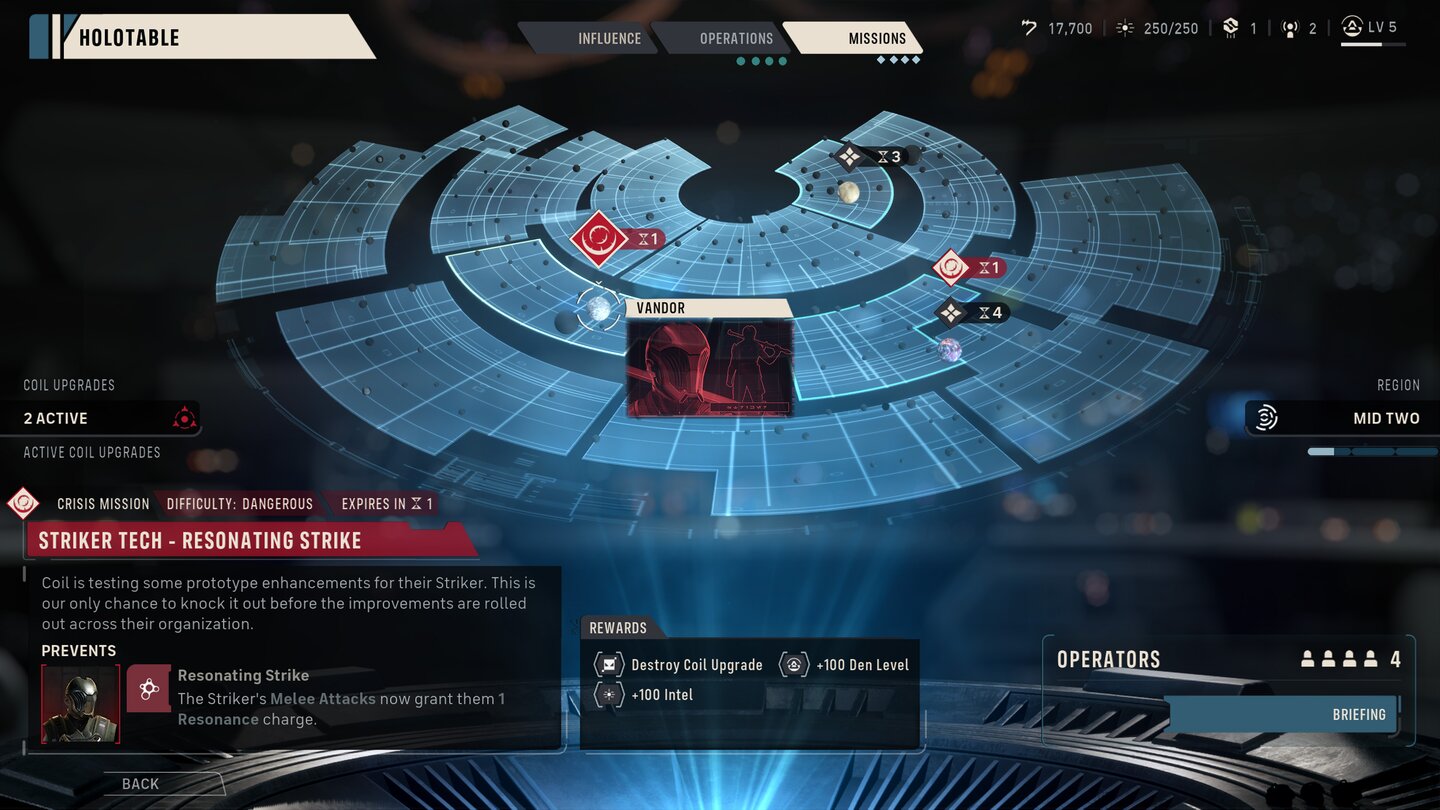Select the red Crisis Mission marker near Vandor
The image size is (1440, 810).
click(599, 238)
